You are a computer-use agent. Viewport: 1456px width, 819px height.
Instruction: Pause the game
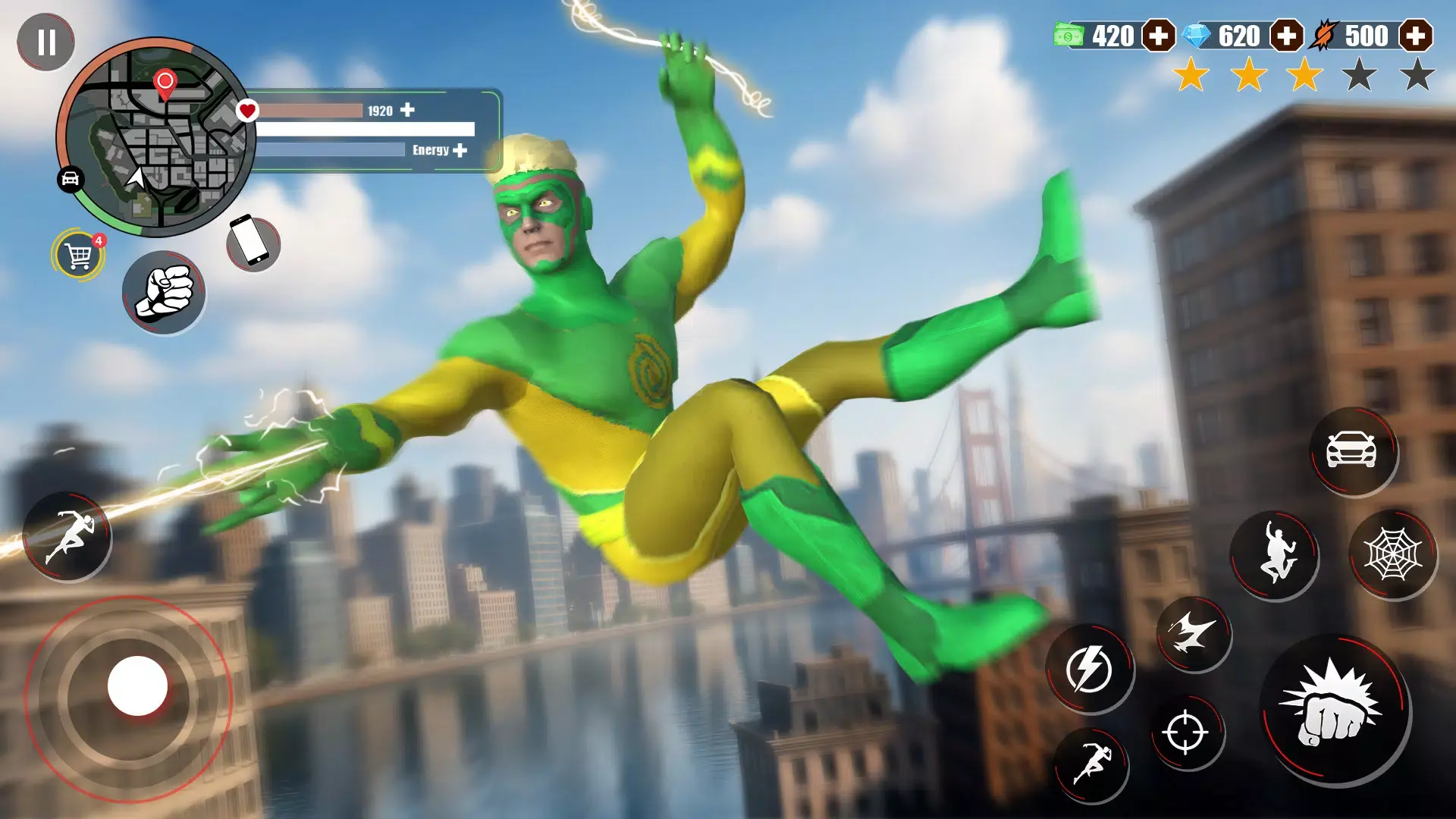(x=46, y=42)
